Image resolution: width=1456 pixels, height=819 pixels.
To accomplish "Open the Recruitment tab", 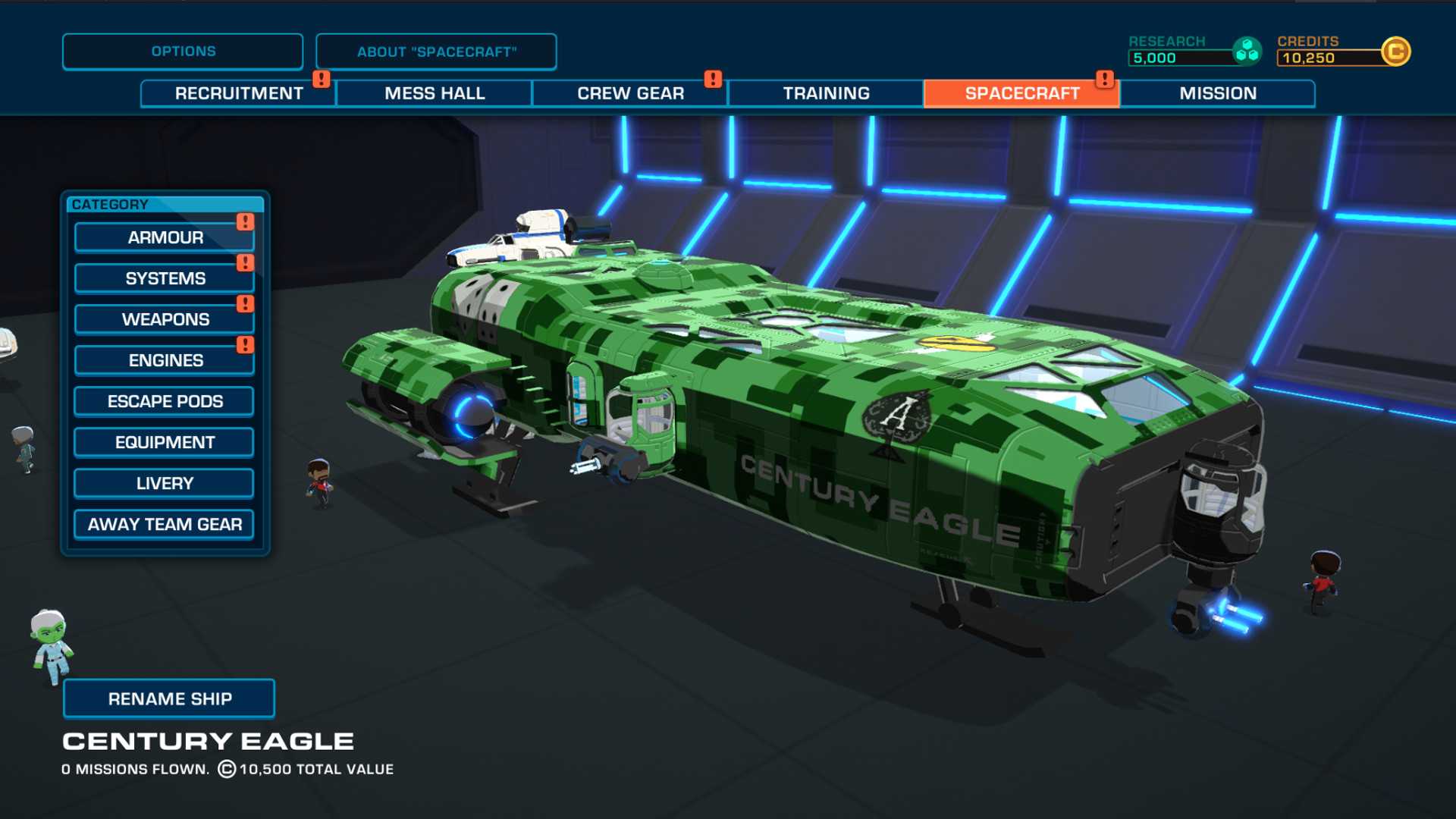I will 238,93.
